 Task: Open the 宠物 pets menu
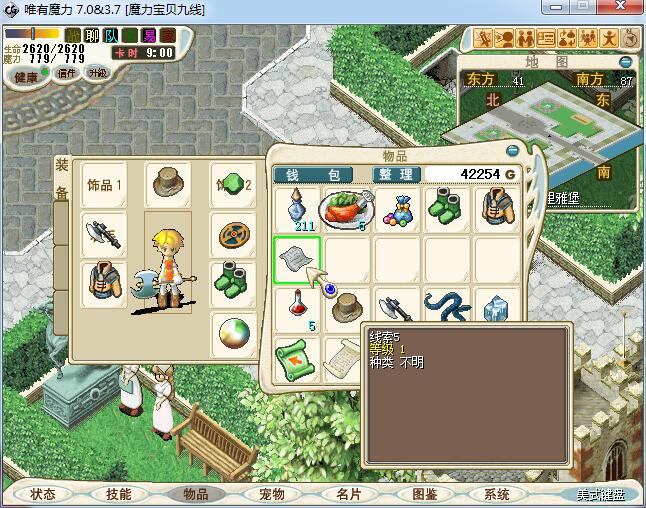[272, 494]
